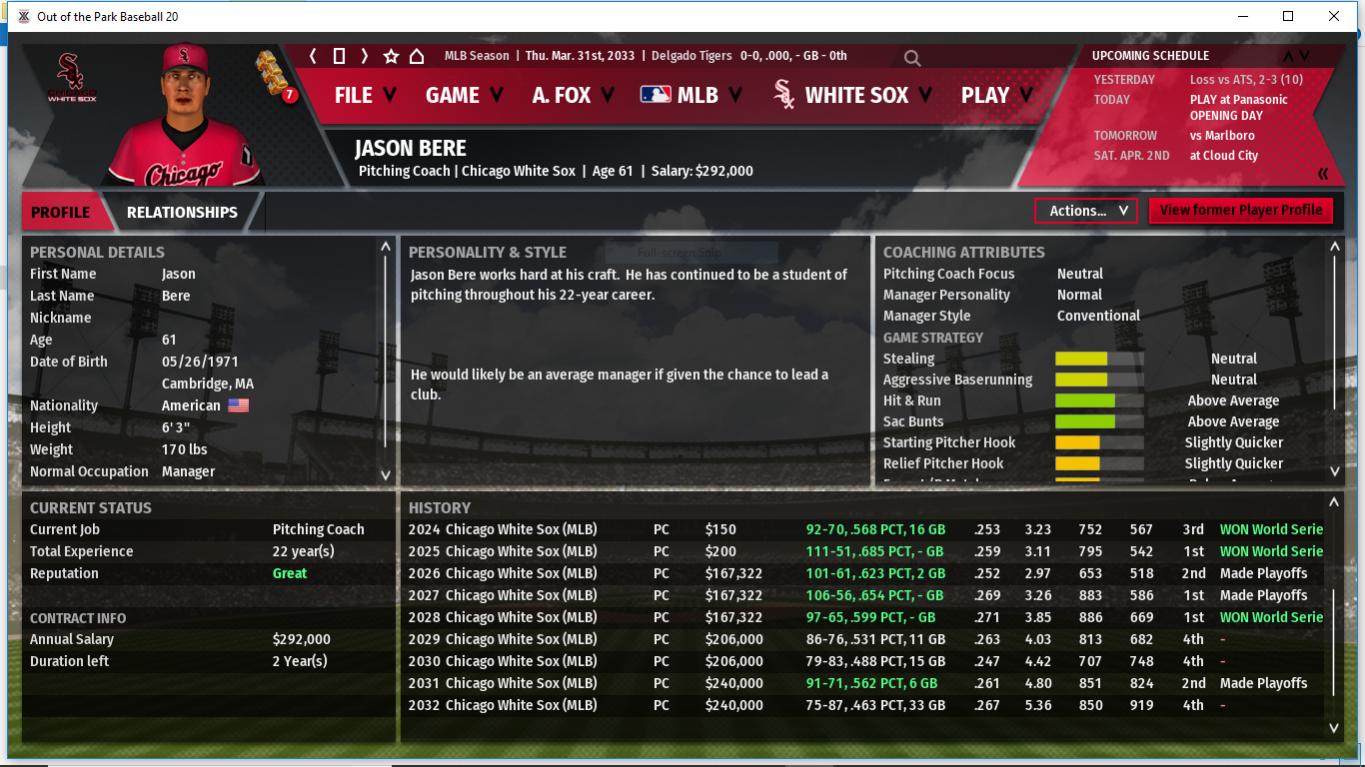Image resolution: width=1365 pixels, height=767 pixels.
Task: View former Player Profile
Action: tap(1240, 210)
